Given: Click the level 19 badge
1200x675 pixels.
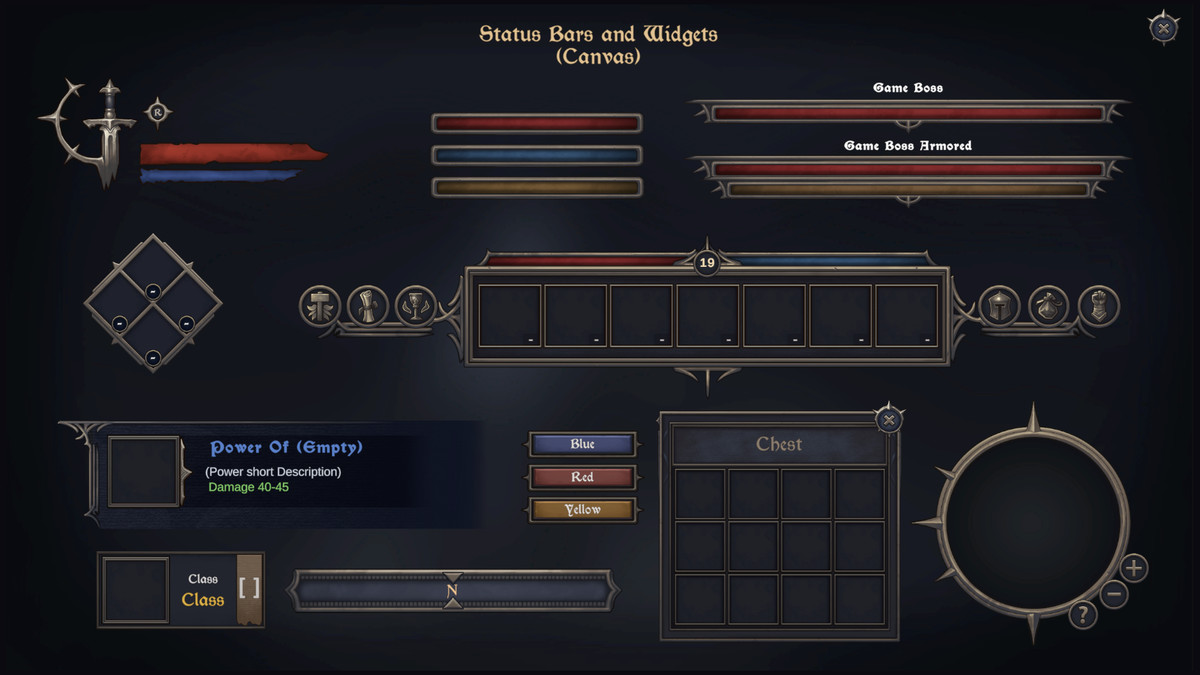Looking at the screenshot, I should (707, 264).
